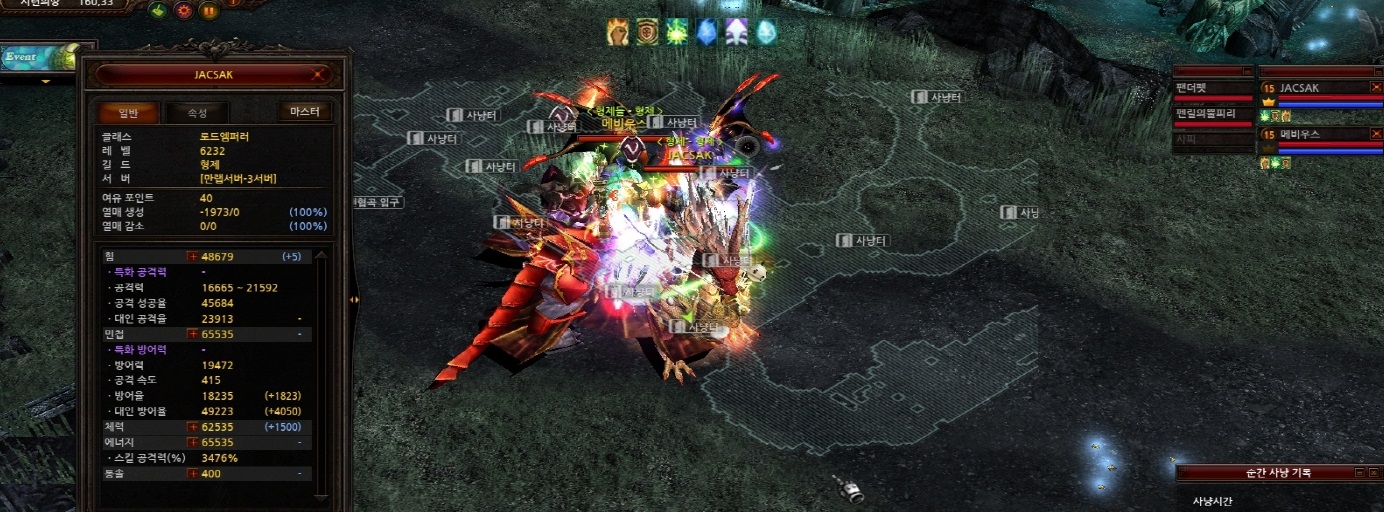Open the 마스터 button
The height and width of the screenshot is (512, 1384).
tap(304, 112)
